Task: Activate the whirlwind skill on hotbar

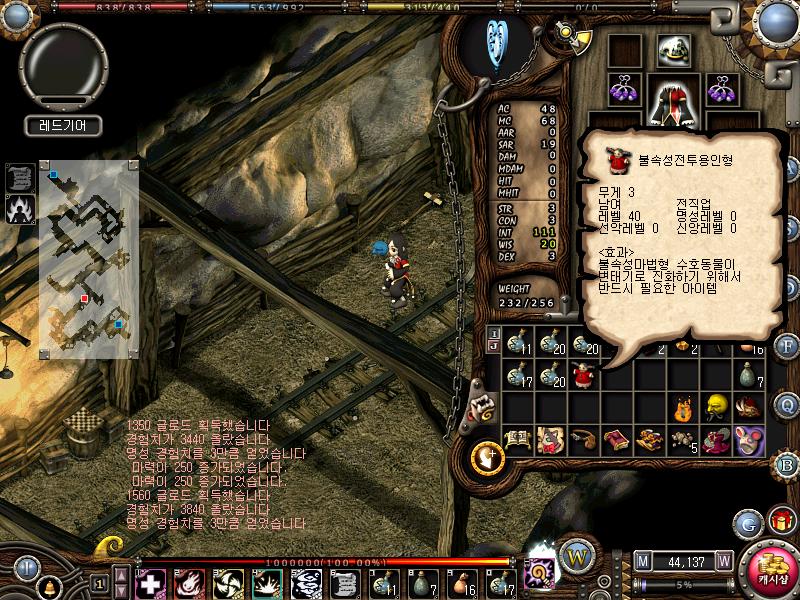Action: (229, 581)
